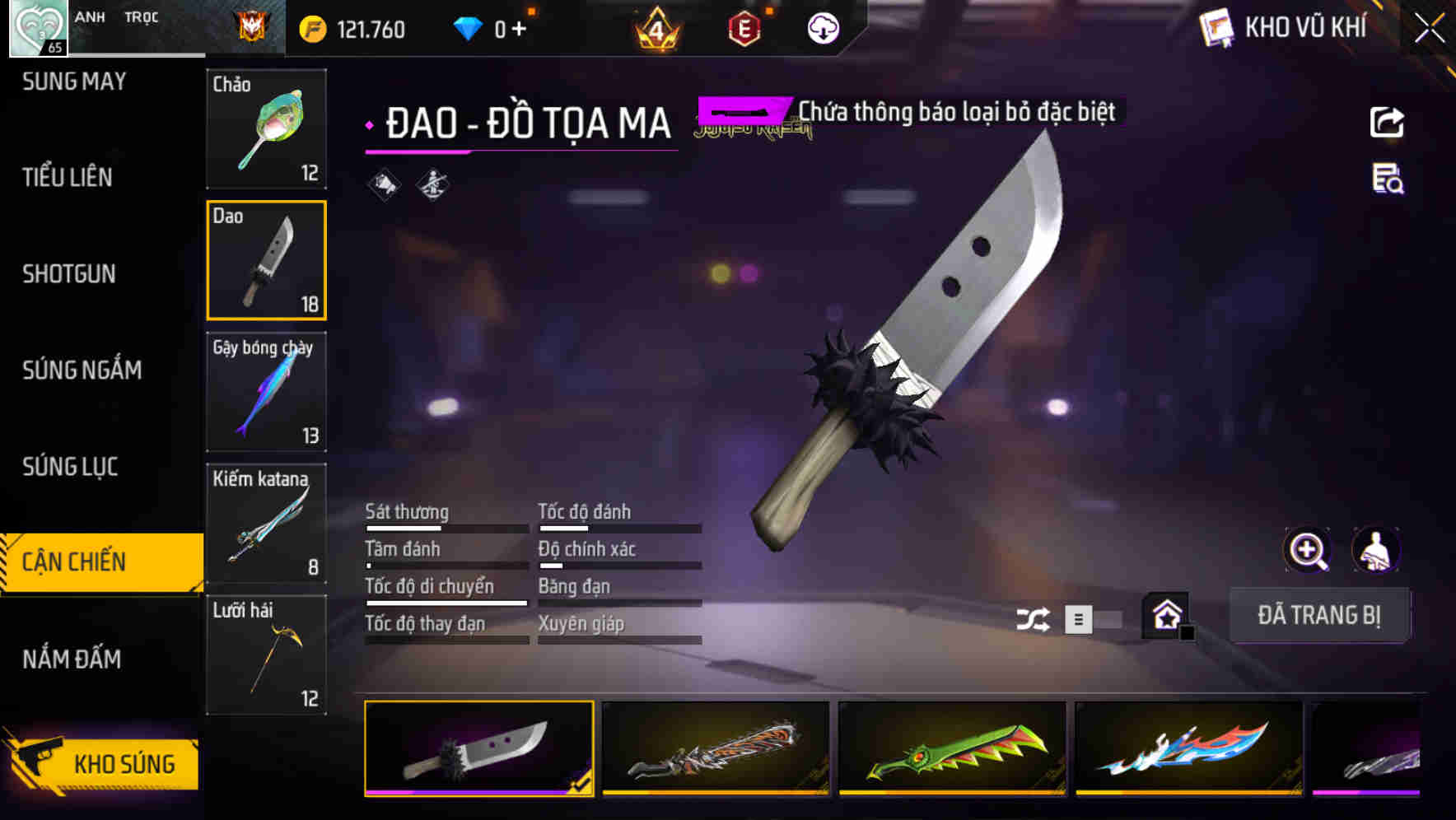Open share options for the equipped knife
The image size is (1456, 820).
coord(1386,122)
